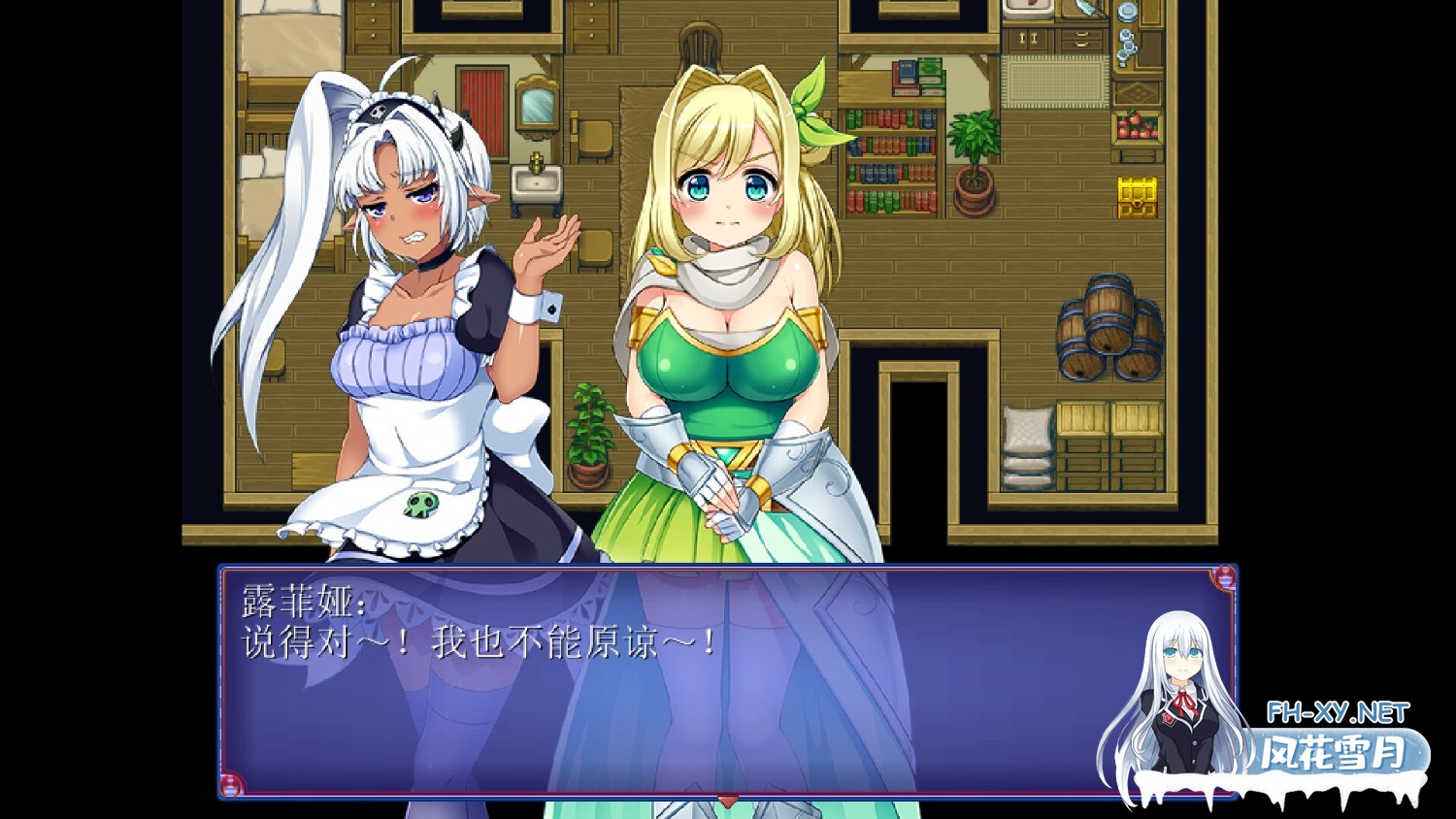The height and width of the screenshot is (819, 1456).
Task: Click the red continue arrow under the dialogue
Action: click(728, 800)
